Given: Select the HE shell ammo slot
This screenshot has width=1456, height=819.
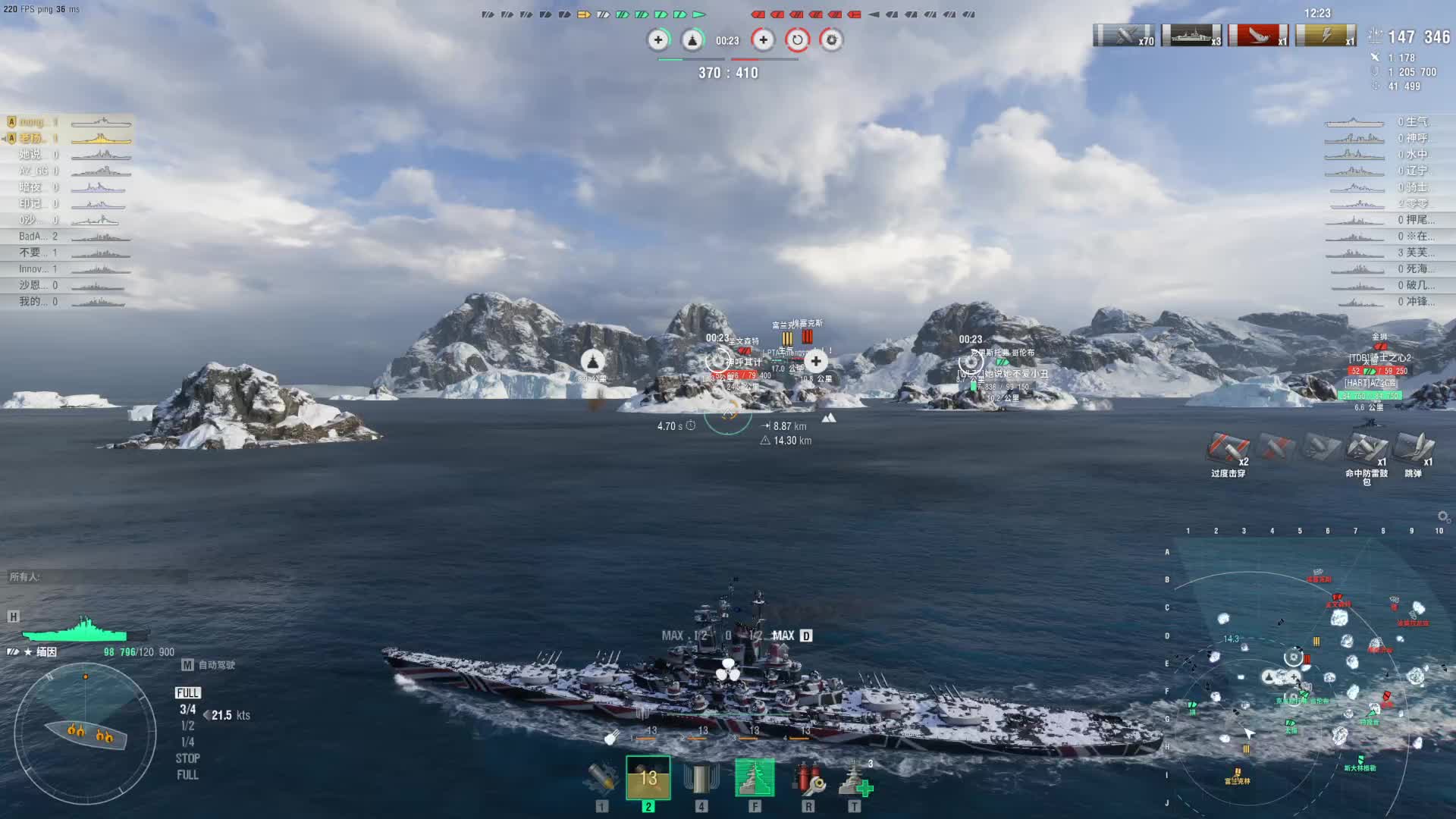Looking at the screenshot, I should coord(602,778).
